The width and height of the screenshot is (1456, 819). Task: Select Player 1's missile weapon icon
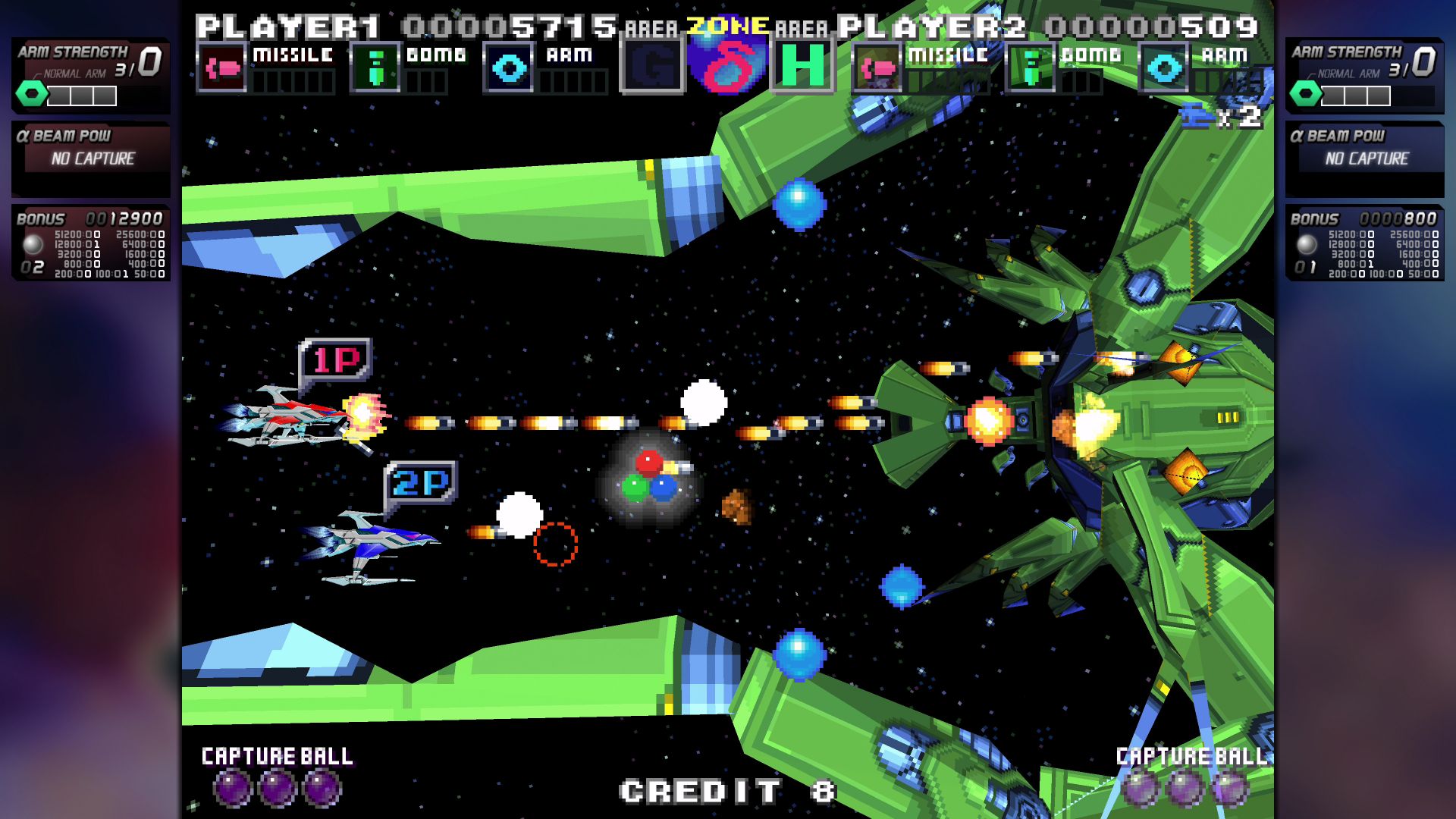click(x=221, y=68)
